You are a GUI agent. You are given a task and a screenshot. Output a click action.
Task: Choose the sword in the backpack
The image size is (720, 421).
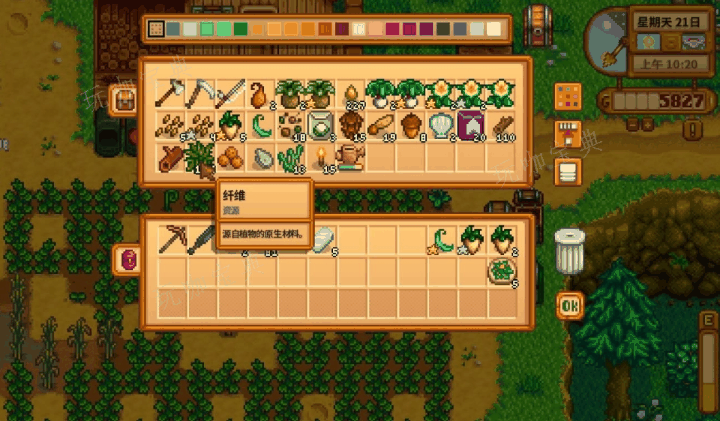[201, 240]
